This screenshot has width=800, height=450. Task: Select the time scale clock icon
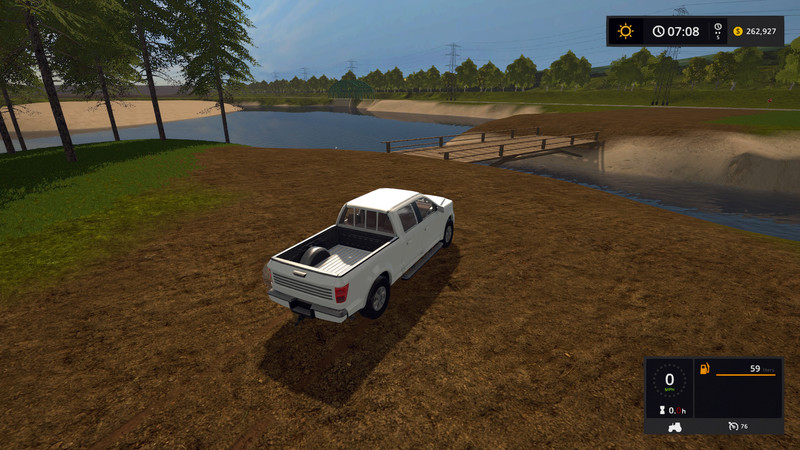(718, 30)
